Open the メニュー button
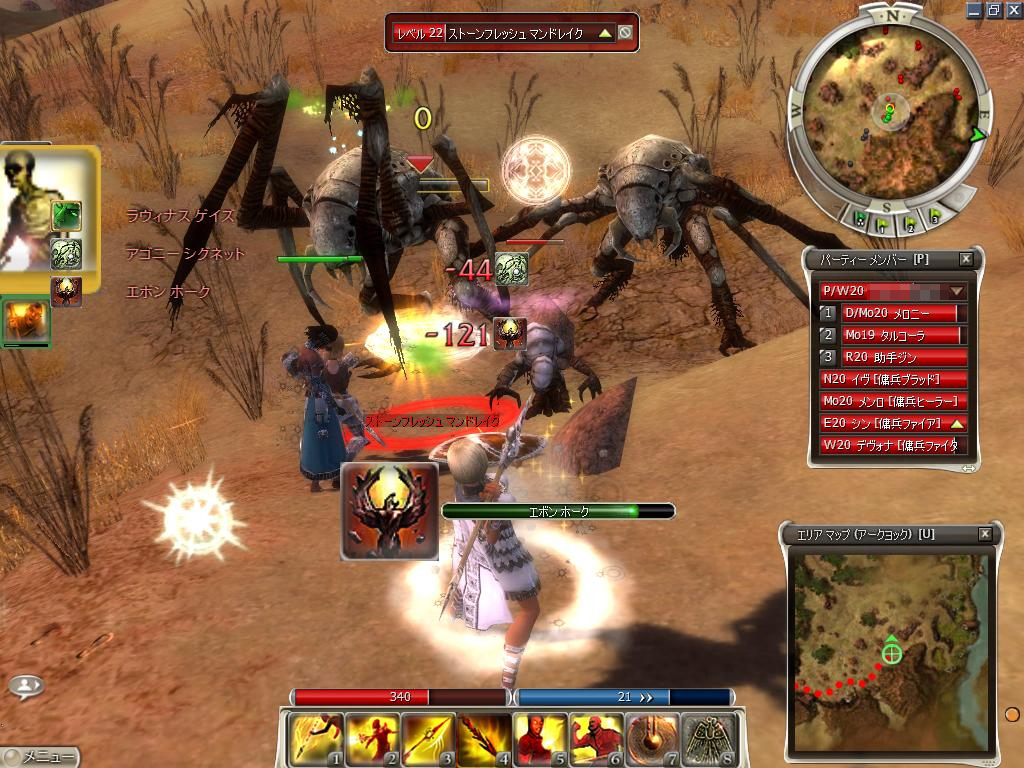 (40, 757)
